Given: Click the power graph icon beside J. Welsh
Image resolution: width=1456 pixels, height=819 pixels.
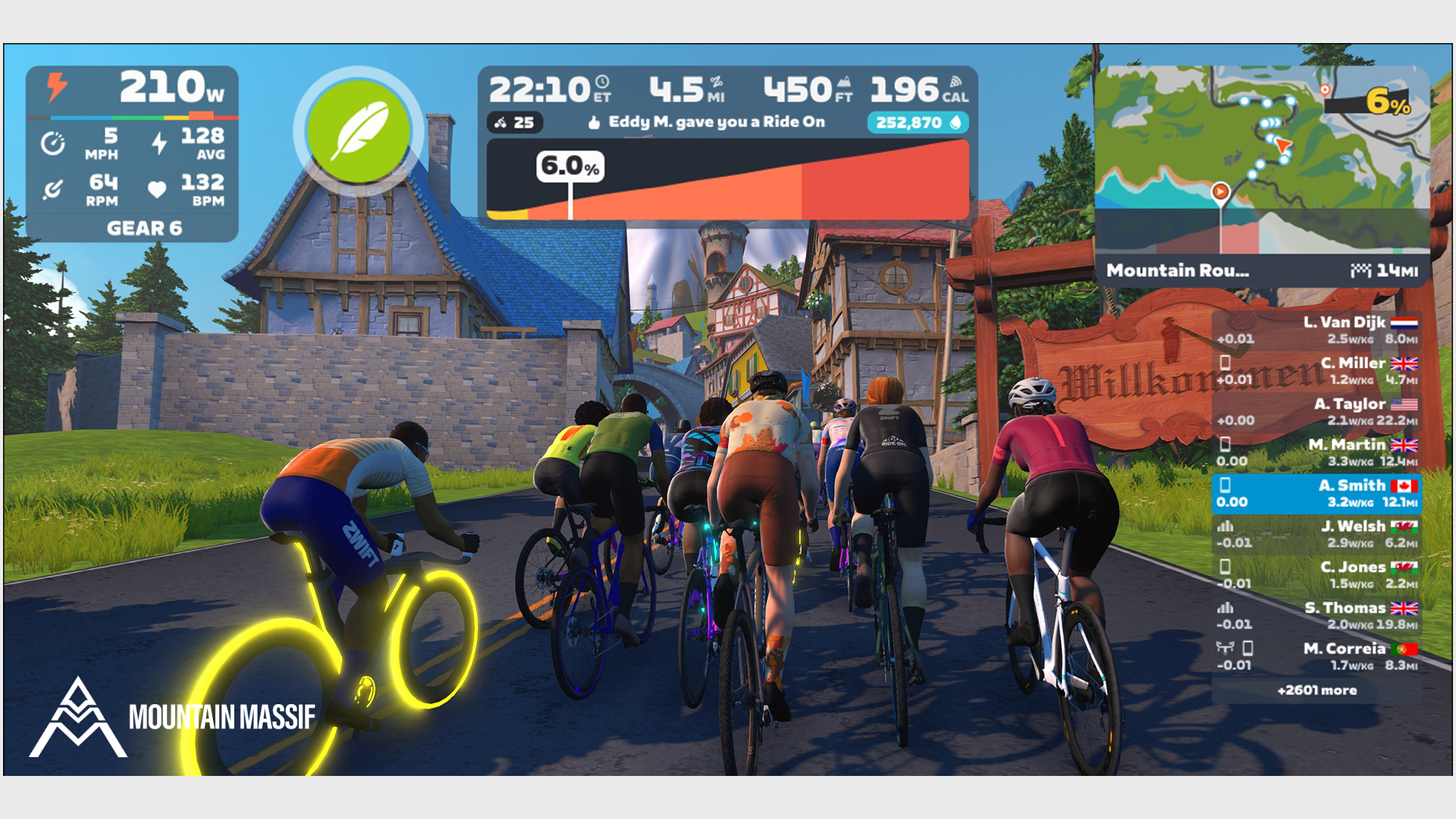Looking at the screenshot, I should (1225, 527).
